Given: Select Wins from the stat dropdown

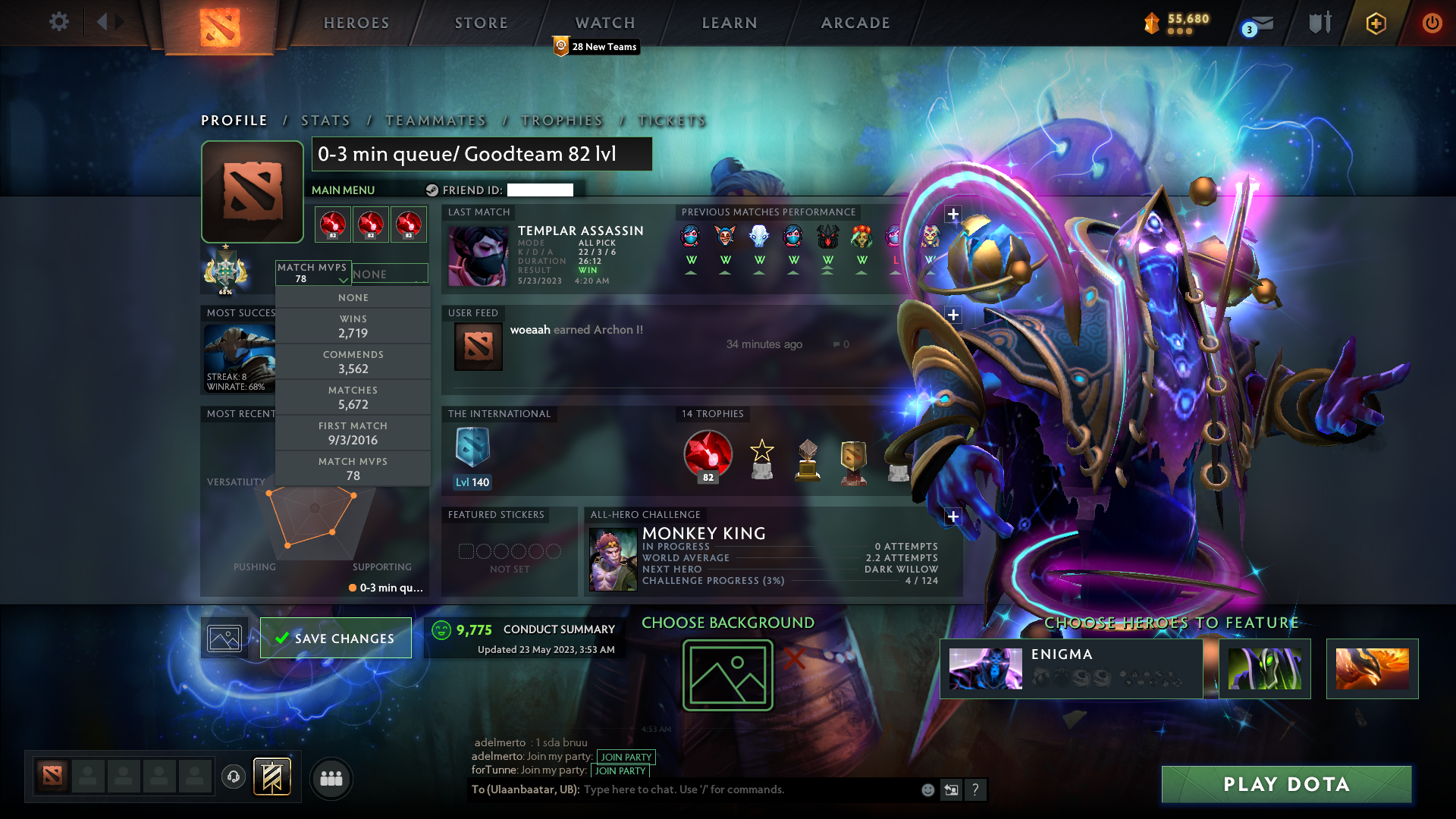Looking at the screenshot, I should coord(353,326).
